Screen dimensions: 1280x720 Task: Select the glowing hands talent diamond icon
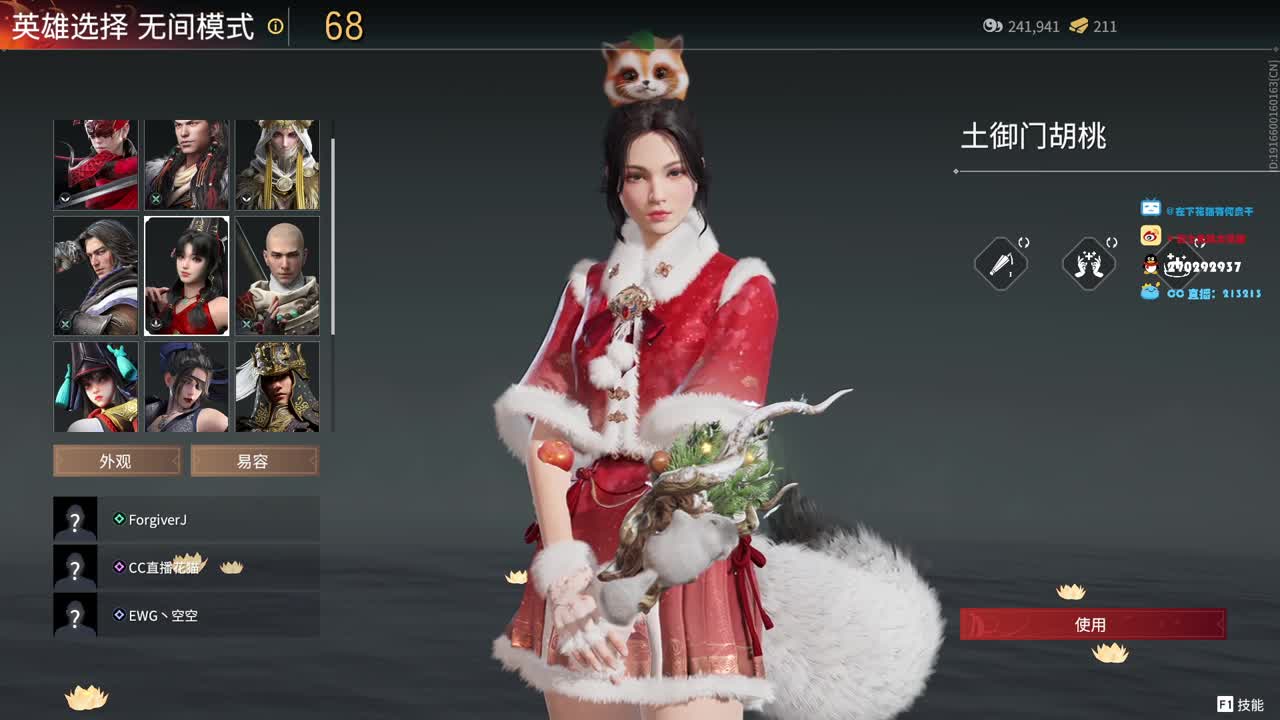[1088, 262]
